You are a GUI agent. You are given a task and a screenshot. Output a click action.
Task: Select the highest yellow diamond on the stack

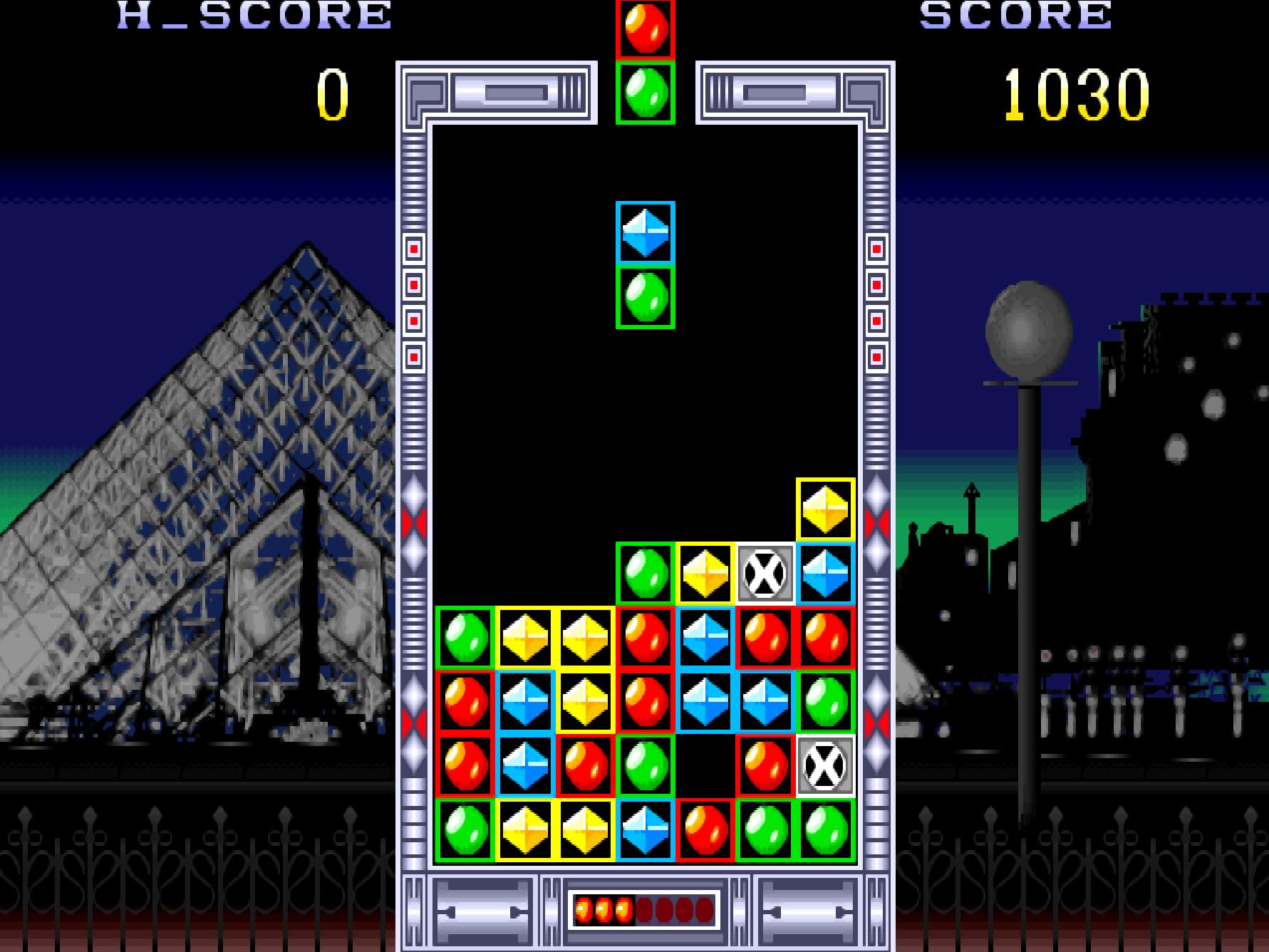(x=825, y=509)
